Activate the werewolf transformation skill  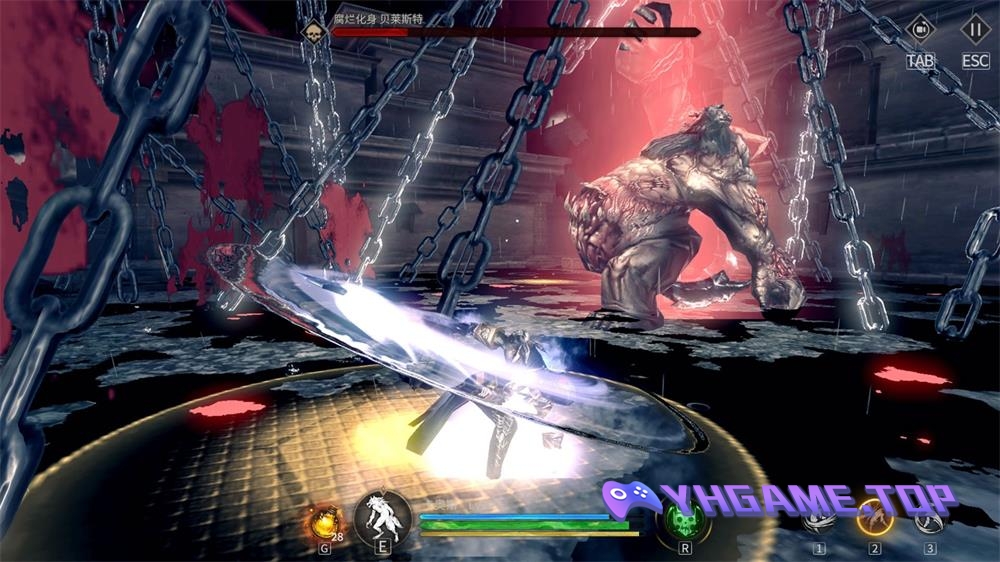(383, 517)
